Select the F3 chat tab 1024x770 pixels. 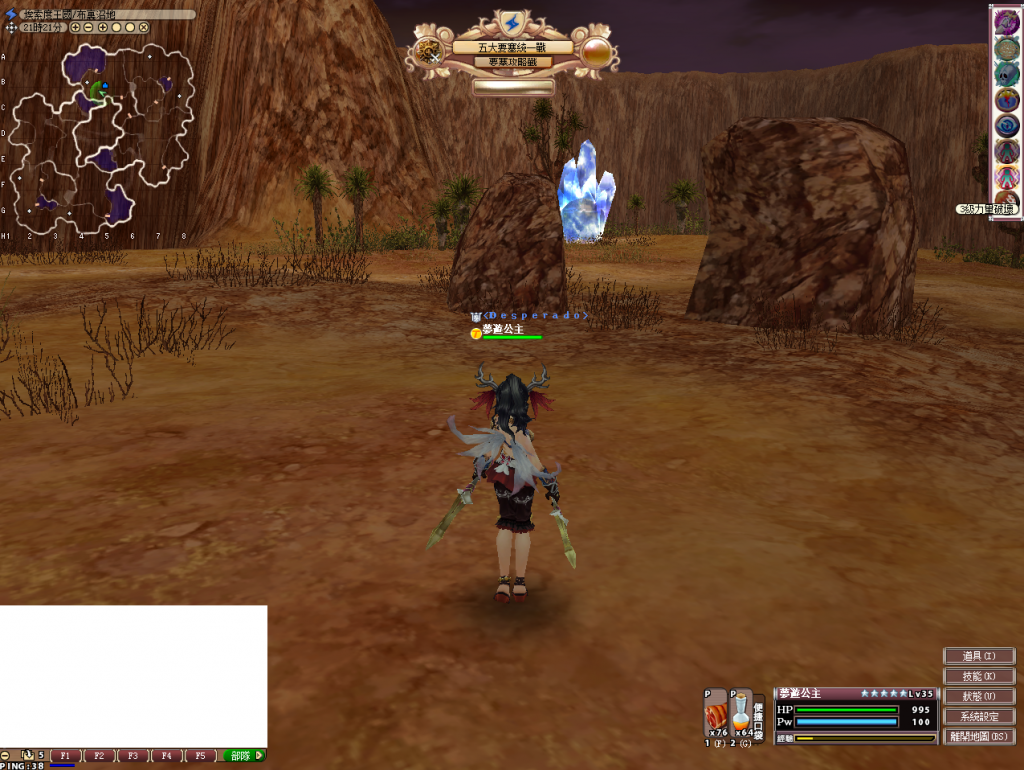point(133,756)
